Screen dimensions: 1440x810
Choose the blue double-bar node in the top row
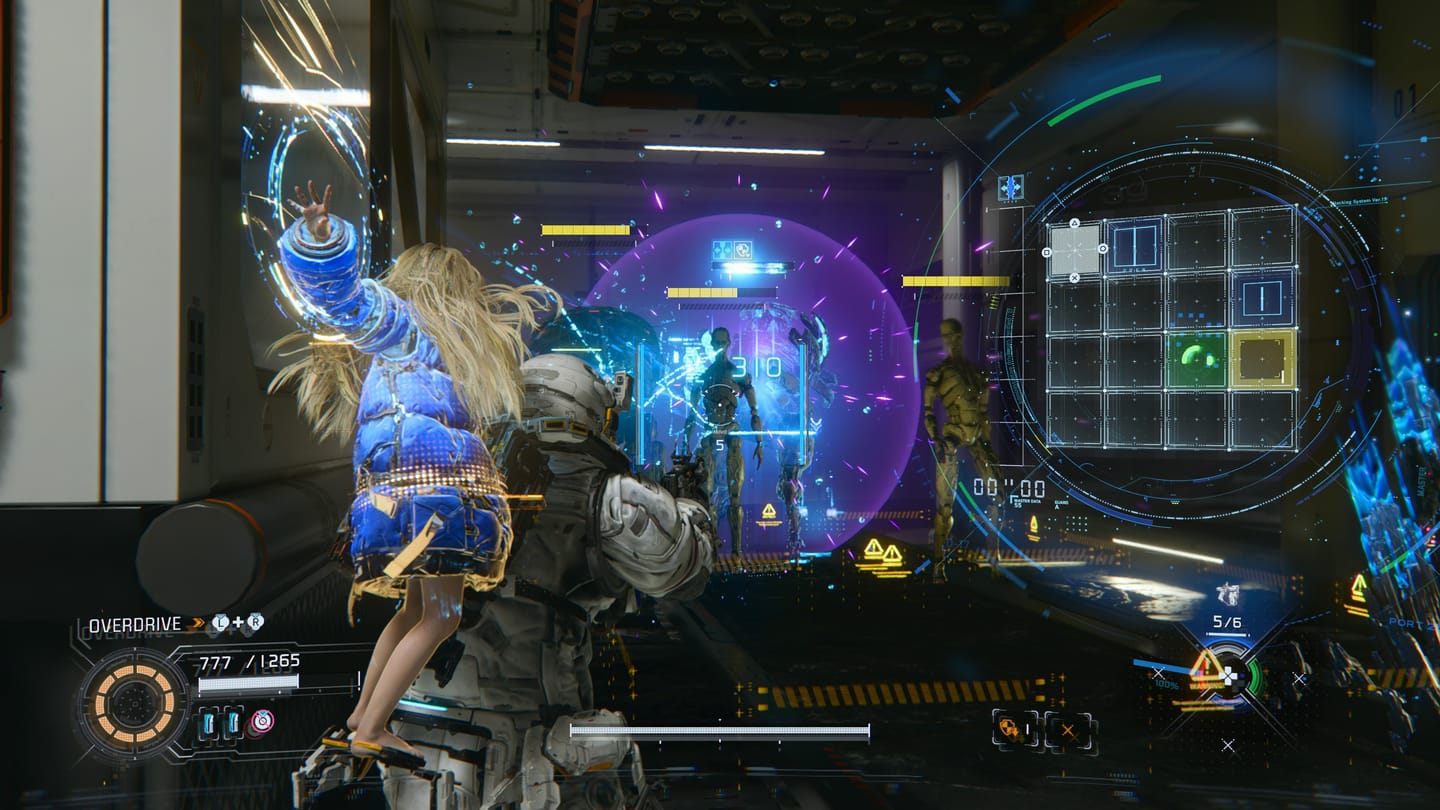tap(1136, 244)
